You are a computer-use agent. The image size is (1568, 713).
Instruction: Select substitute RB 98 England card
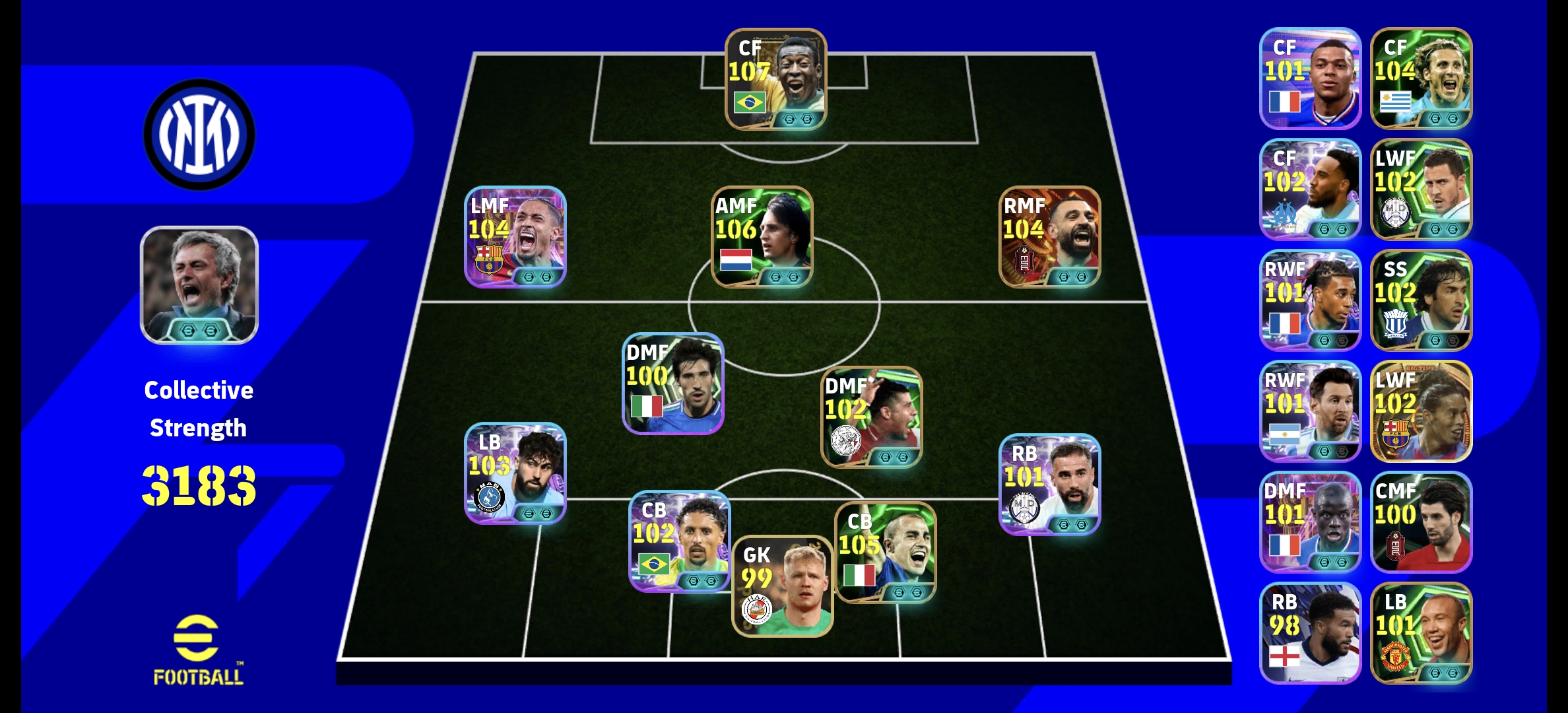1310,633
